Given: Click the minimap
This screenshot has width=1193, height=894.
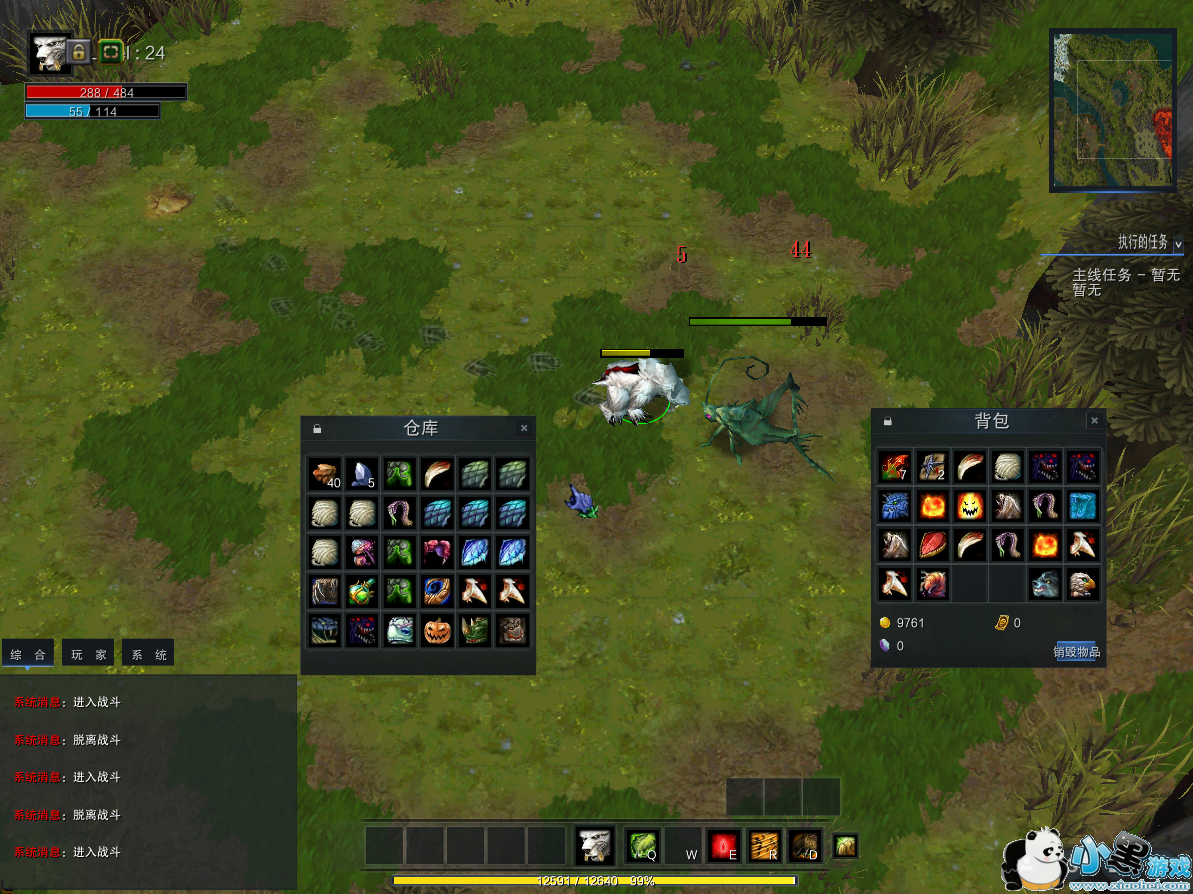Looking at the screenshot, I should click(x=1113, y=110).
